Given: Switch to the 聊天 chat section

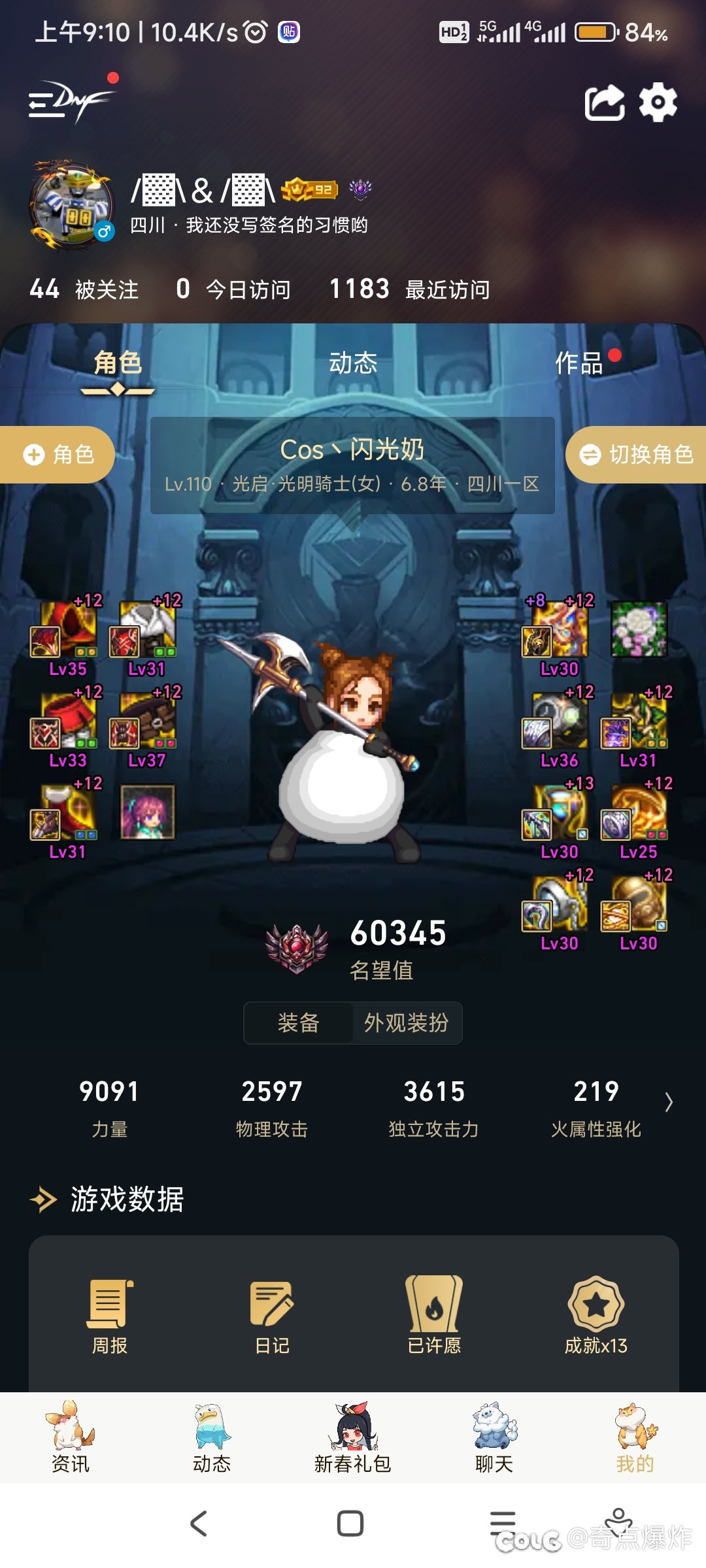Looking at the screenshot, I should click(494, 1437).
